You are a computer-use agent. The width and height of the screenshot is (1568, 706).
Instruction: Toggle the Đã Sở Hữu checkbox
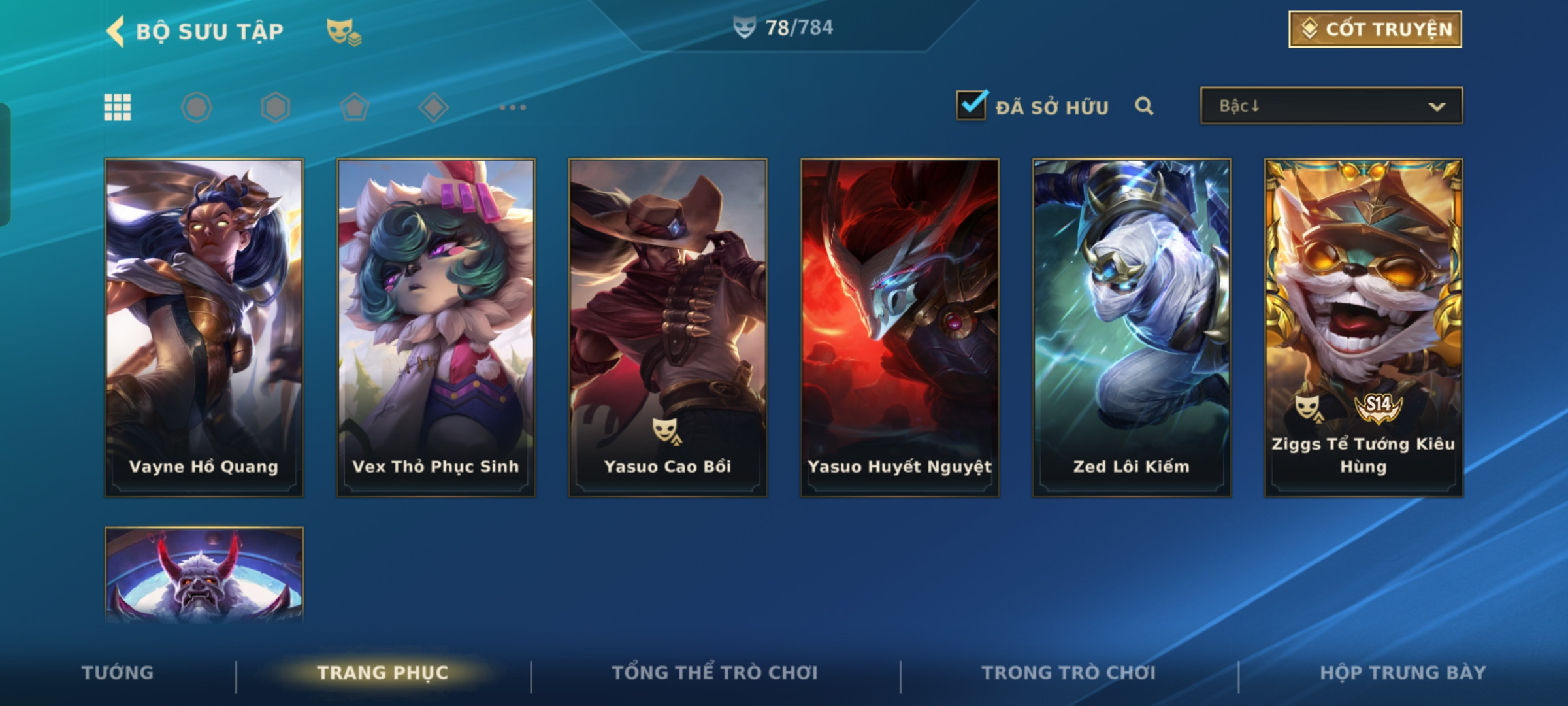[971, 105]
